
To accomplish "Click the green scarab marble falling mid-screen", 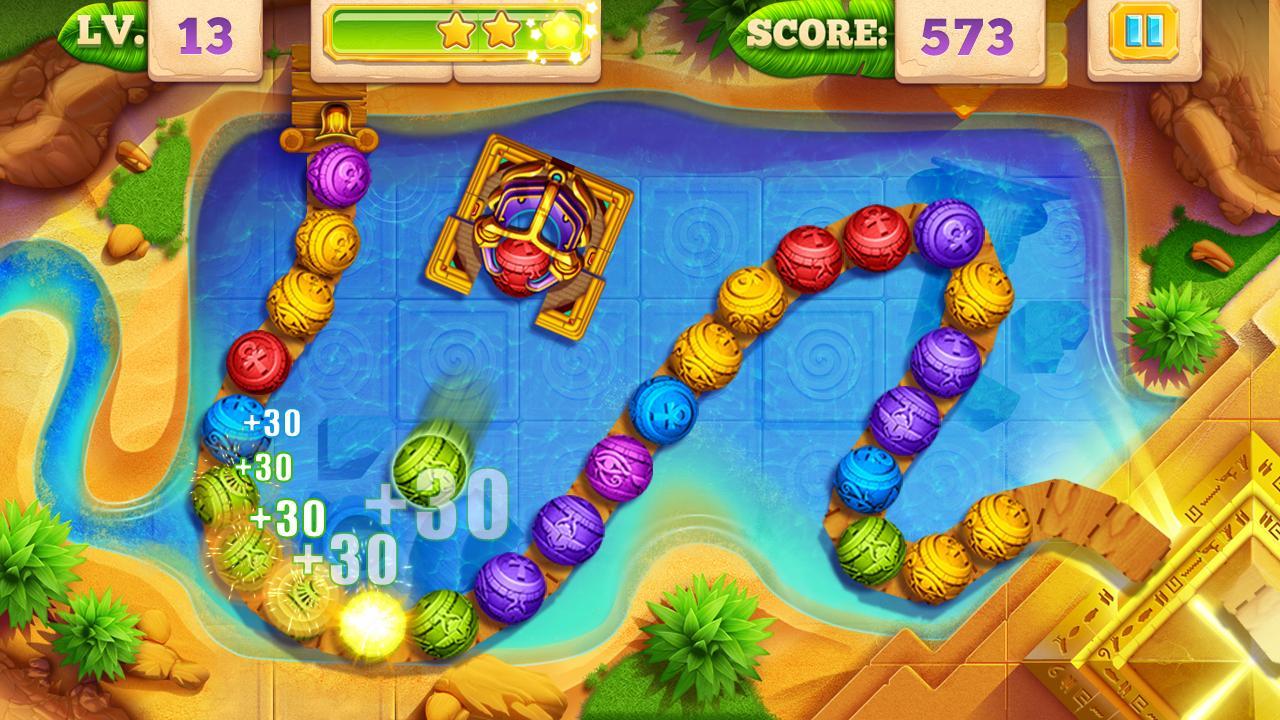I will [430, 470].
